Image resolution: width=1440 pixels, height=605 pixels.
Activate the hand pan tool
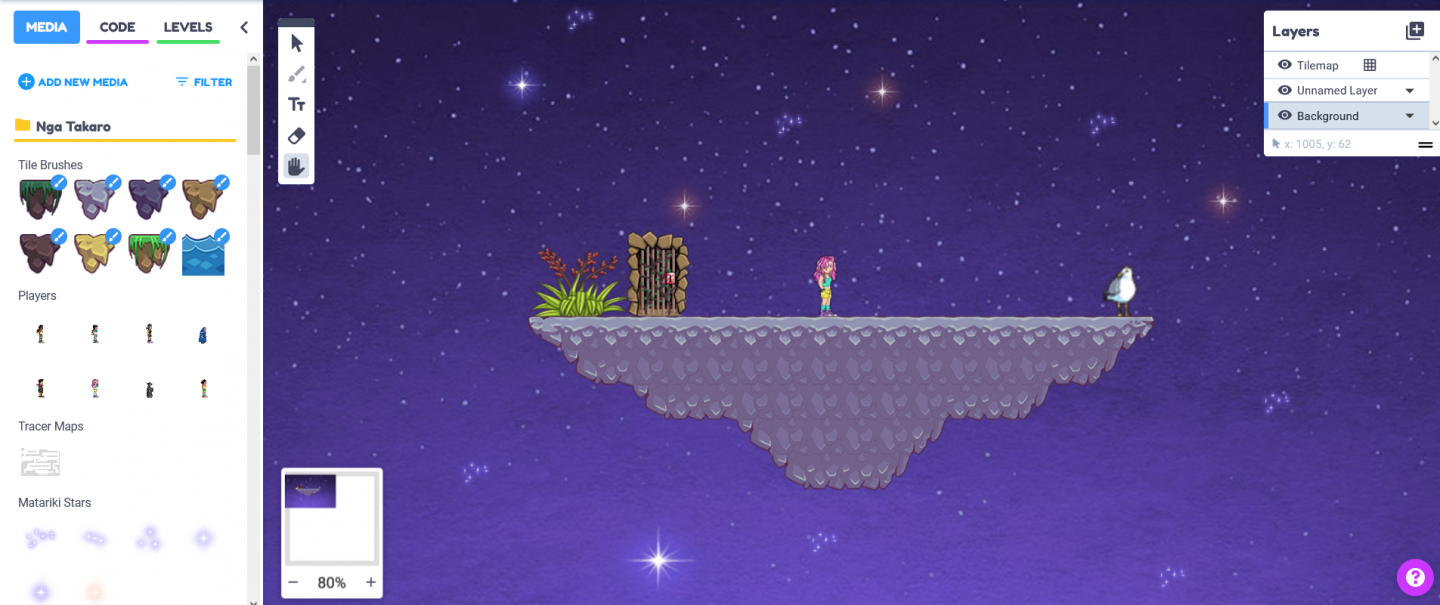[297, 166]
